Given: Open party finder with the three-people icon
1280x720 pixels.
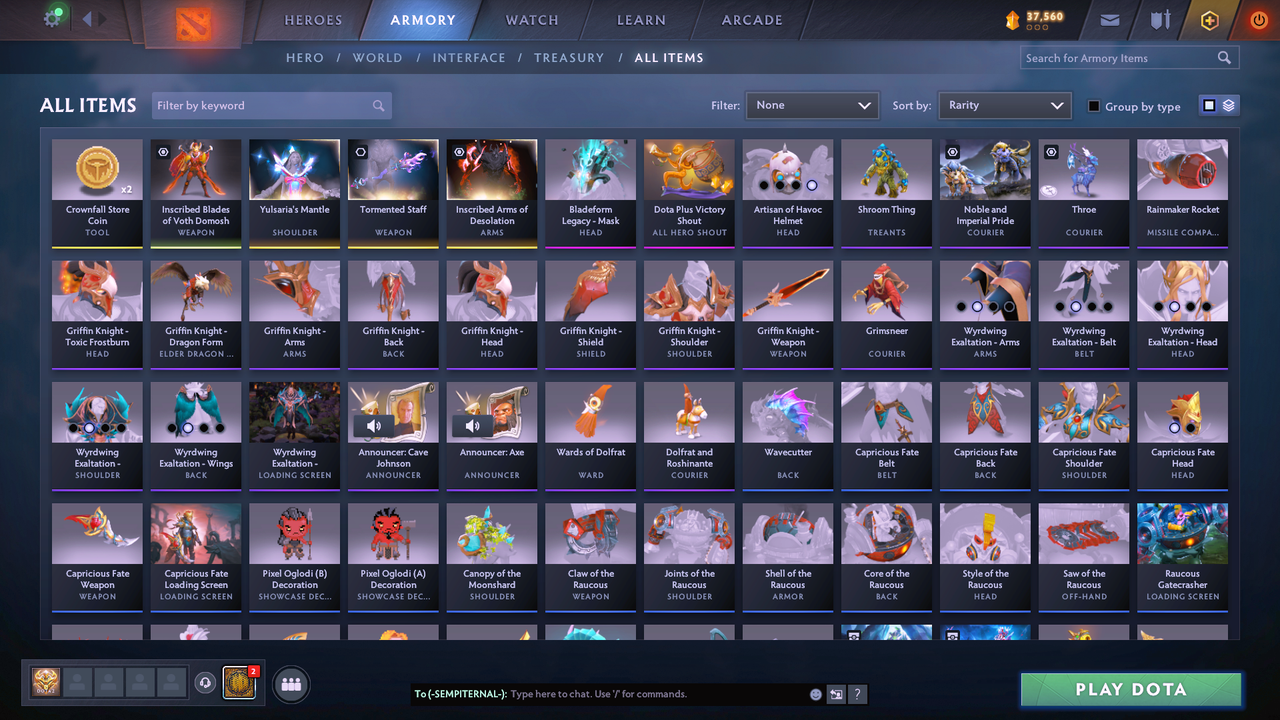Looking at the screenshot, I should [x=289, y=684].
